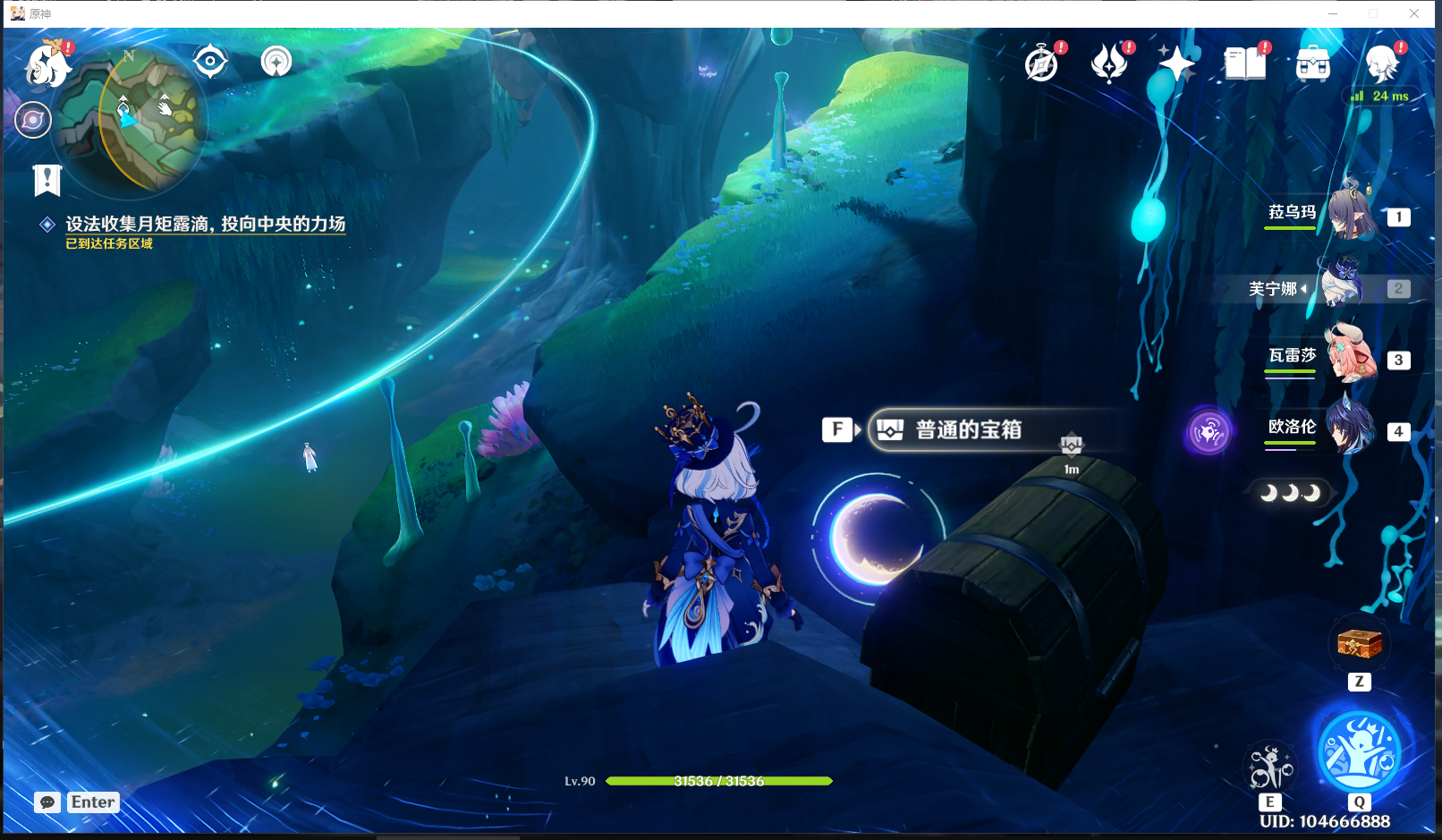Open the open-book handbook icon

pyautogui.click(x=1245, y=64)
